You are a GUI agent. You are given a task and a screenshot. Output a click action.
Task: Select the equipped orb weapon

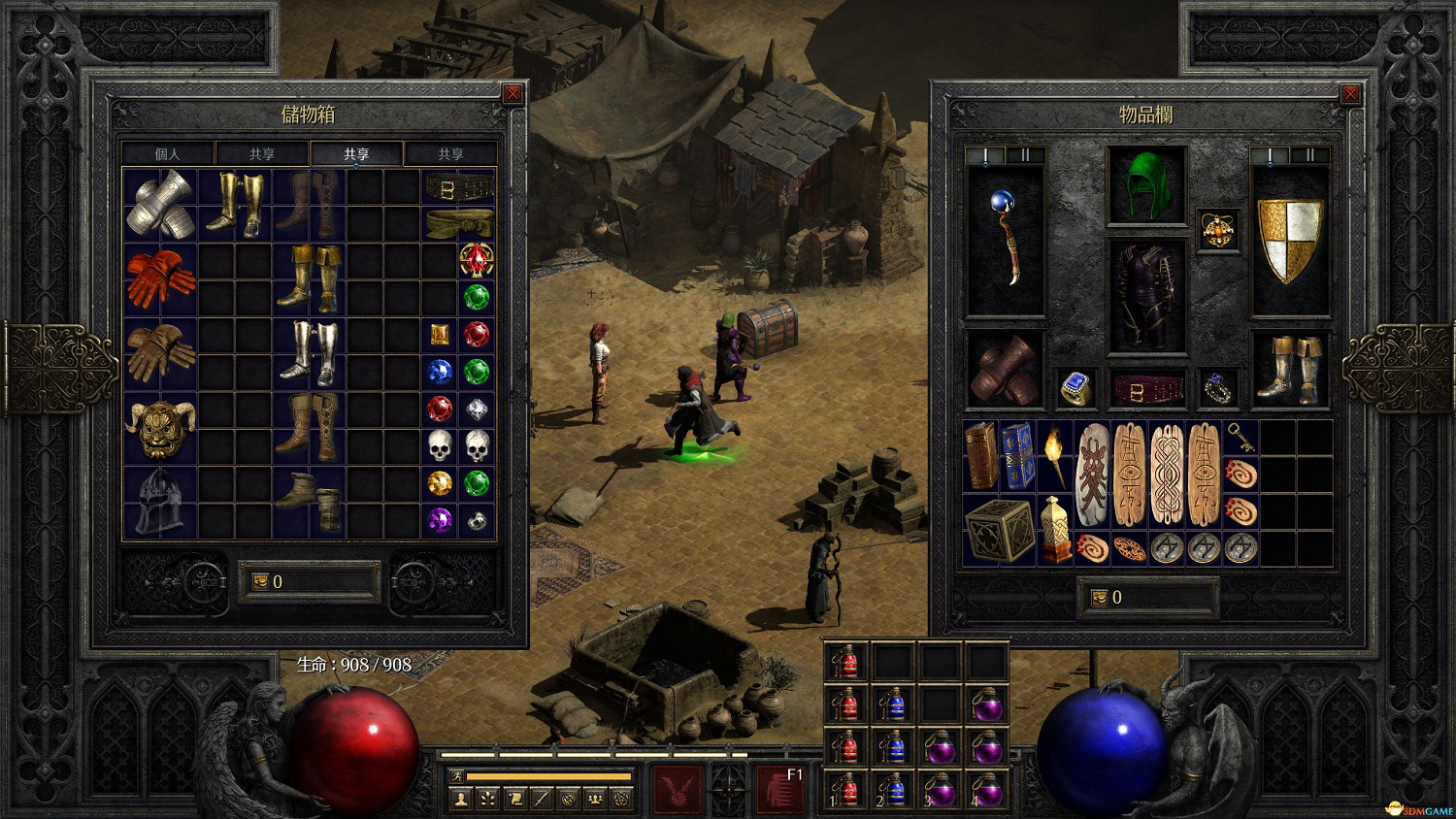[1006, 239]
